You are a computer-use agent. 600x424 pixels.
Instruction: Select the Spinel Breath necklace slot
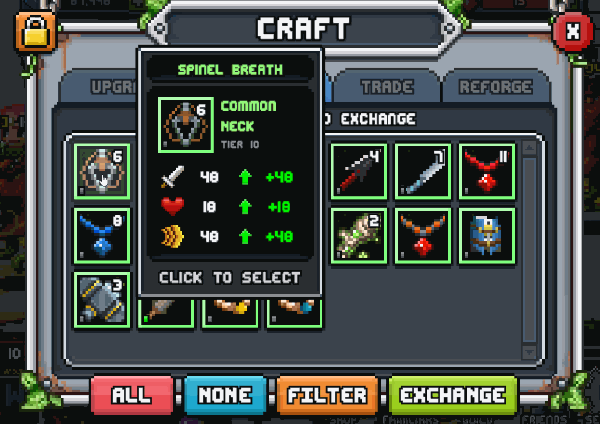tap(101, 171)
